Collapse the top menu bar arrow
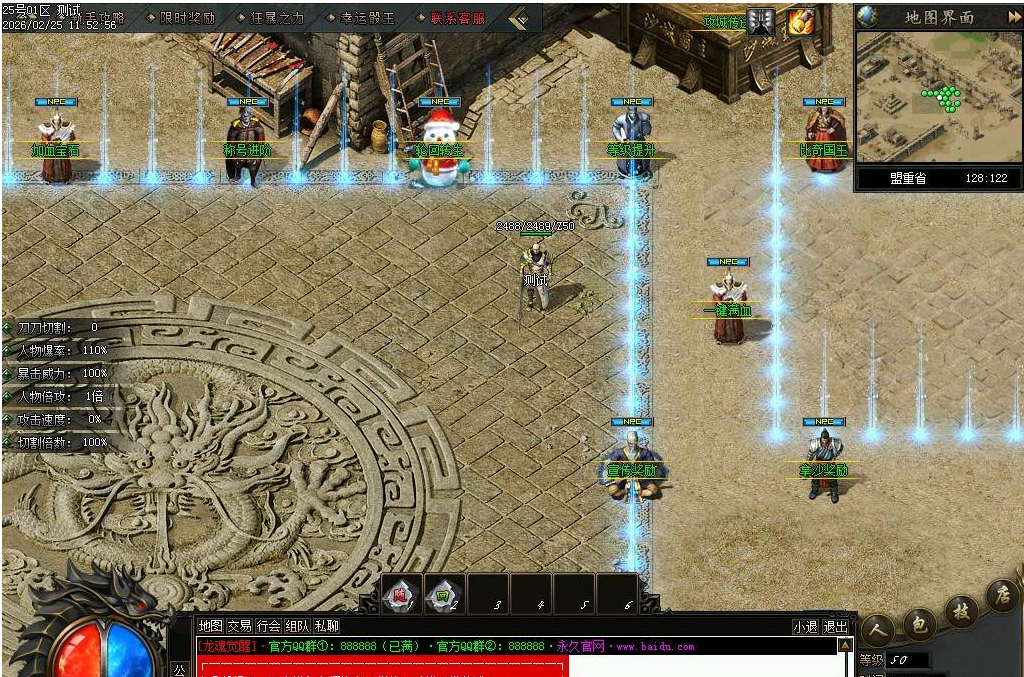Image resolution: width=1024 pixels, height=677 pixels. [x=519, y=18]
